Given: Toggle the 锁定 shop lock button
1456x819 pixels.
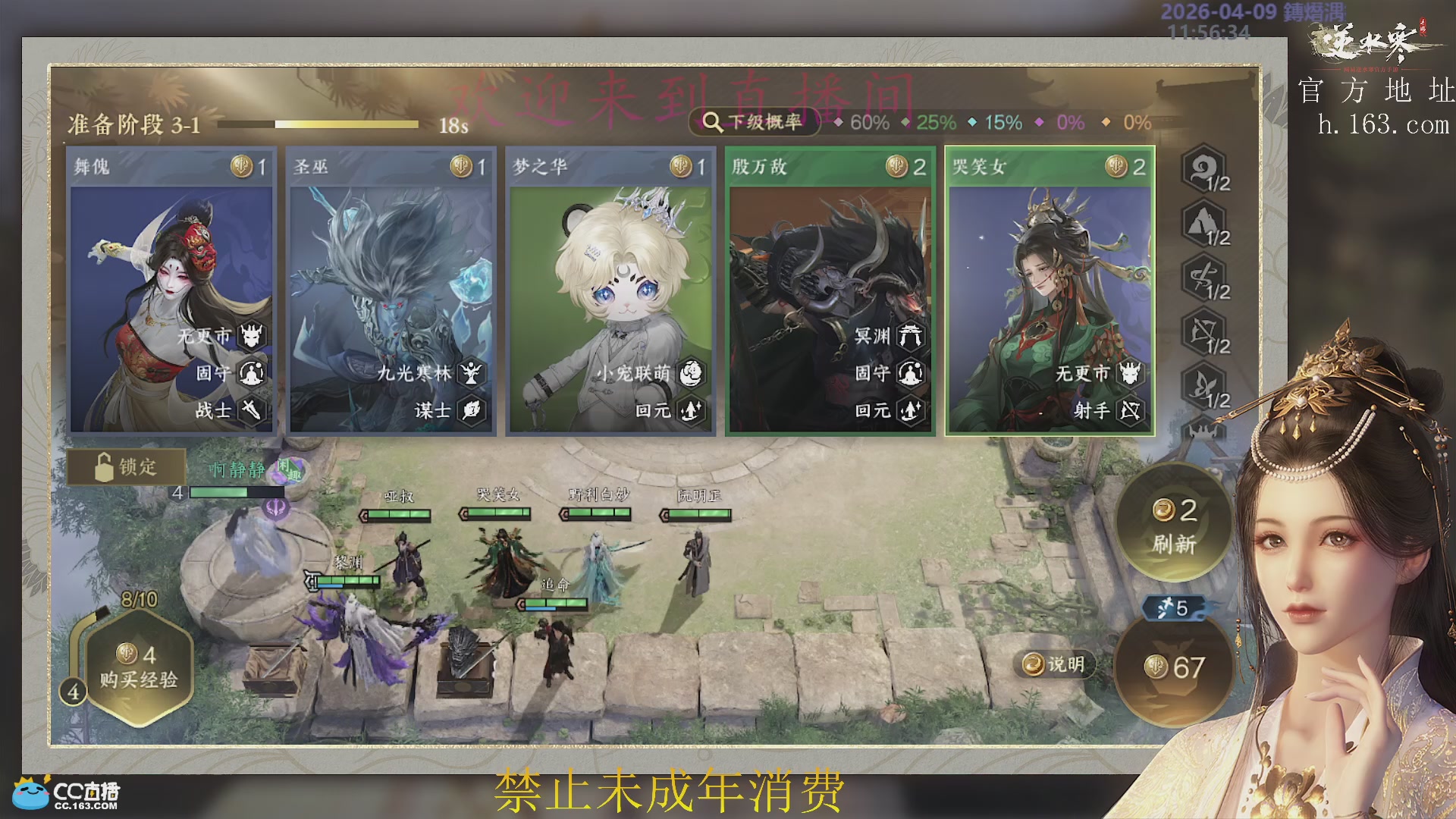Looking at the screenshot, I should click(x=127, y=468).
